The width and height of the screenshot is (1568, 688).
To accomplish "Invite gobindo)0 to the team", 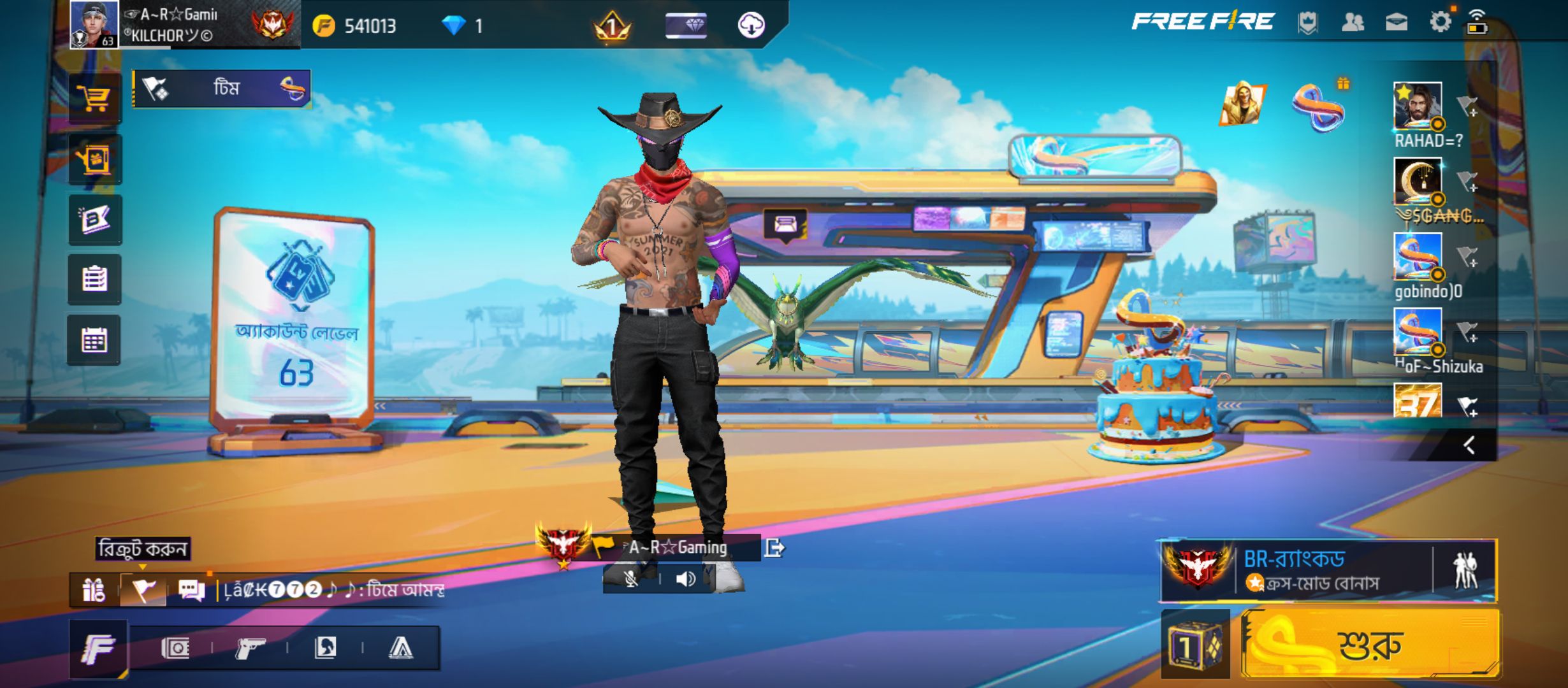I will pyautogui.click(x=1467, y=257).
